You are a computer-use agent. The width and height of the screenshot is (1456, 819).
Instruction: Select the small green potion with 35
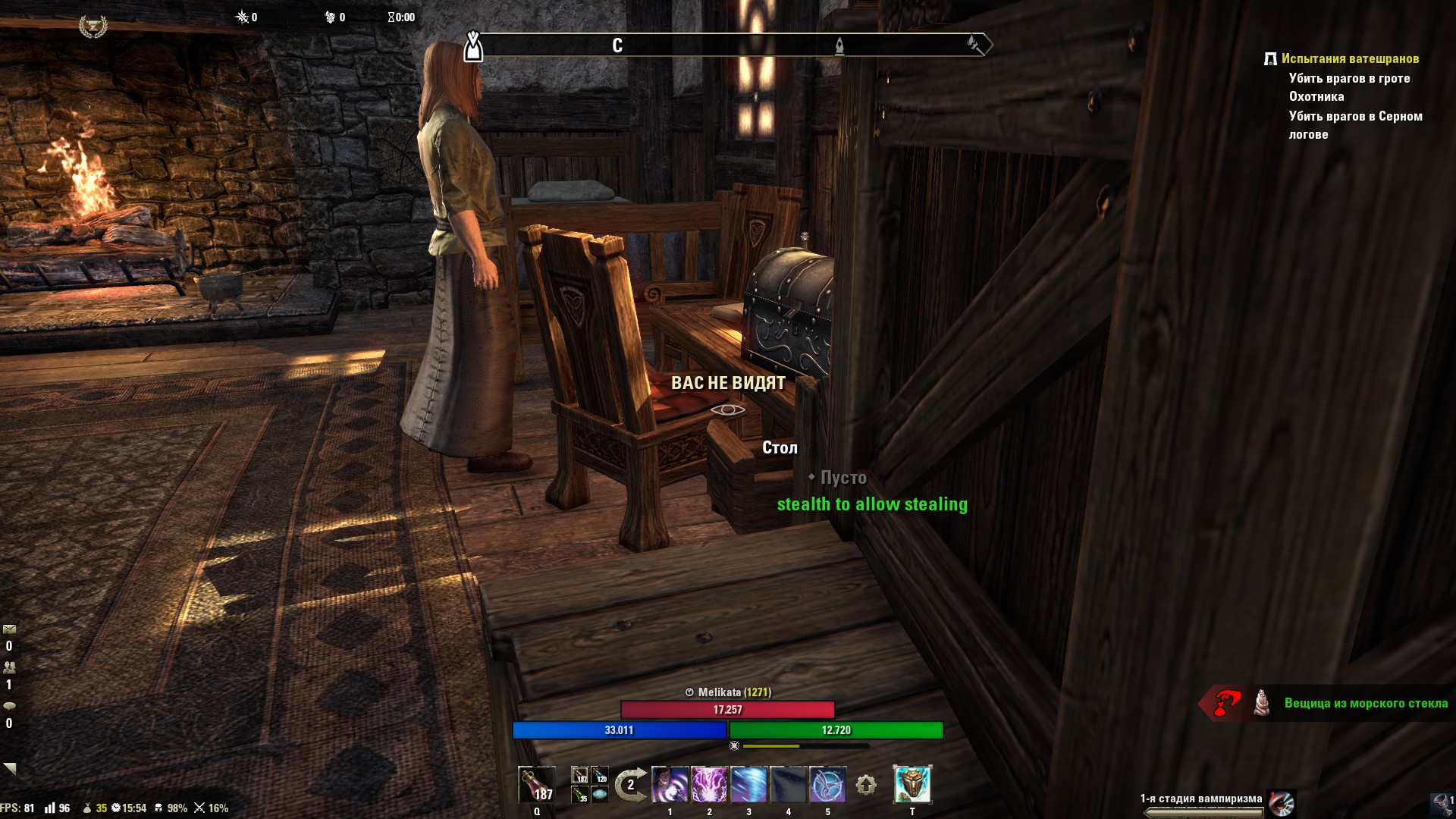point(580,795)
